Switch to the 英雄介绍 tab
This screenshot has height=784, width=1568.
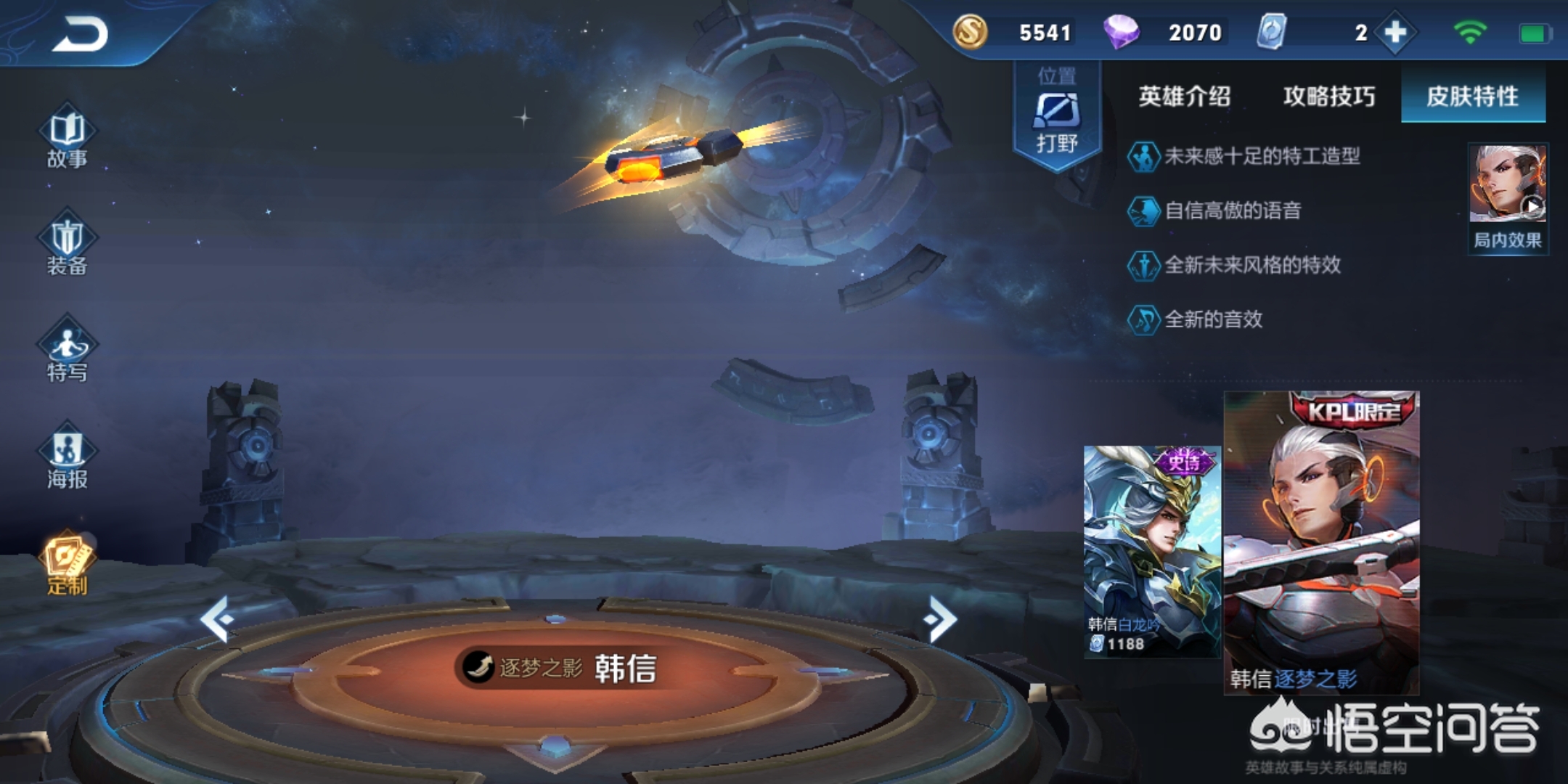tap(1184, 96)
